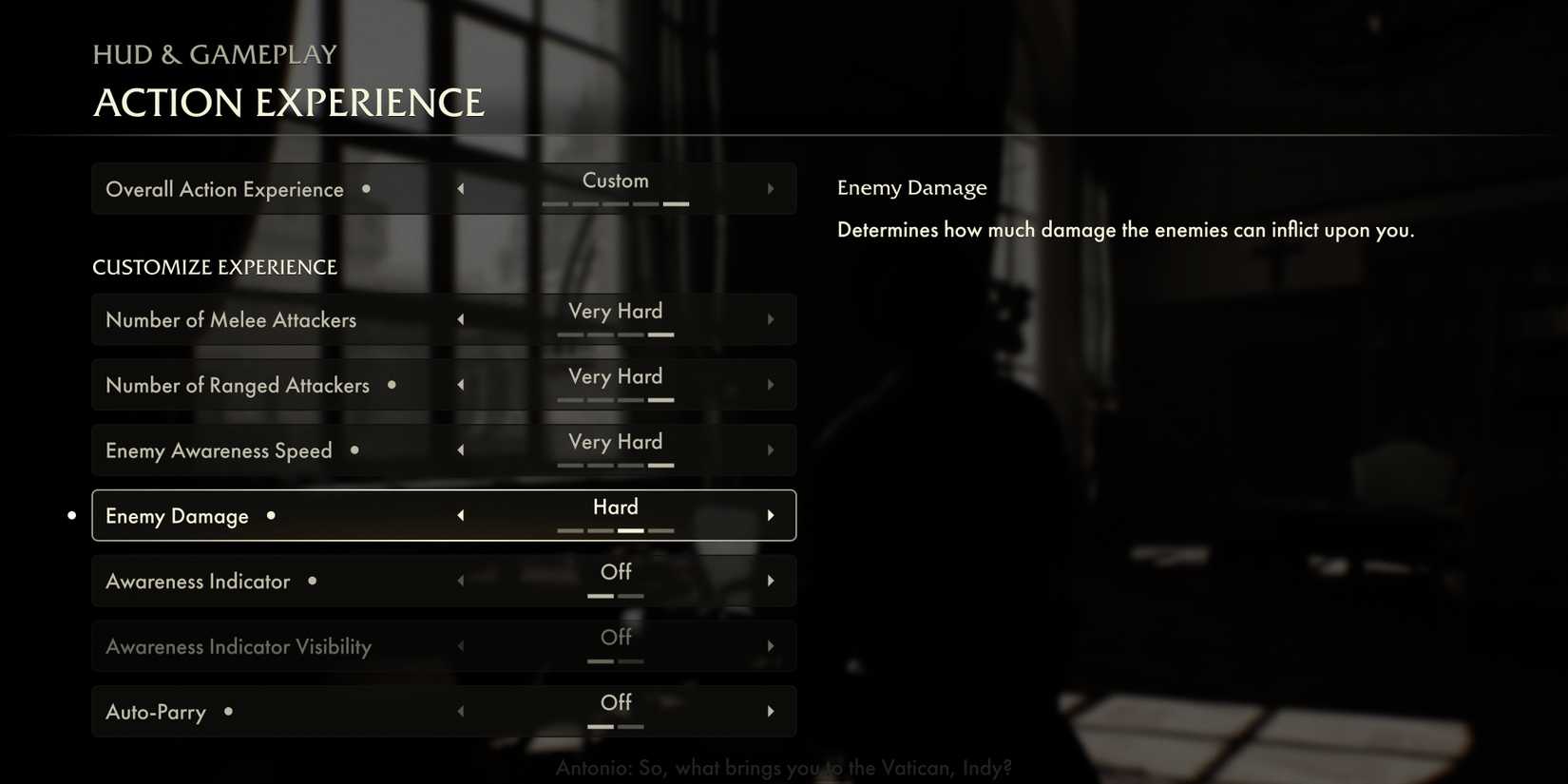Viewport: 1568px width, 784px height.
Task: Click the CUSTOMIZE EXPERIENCE section label
Action: point(214,267)
